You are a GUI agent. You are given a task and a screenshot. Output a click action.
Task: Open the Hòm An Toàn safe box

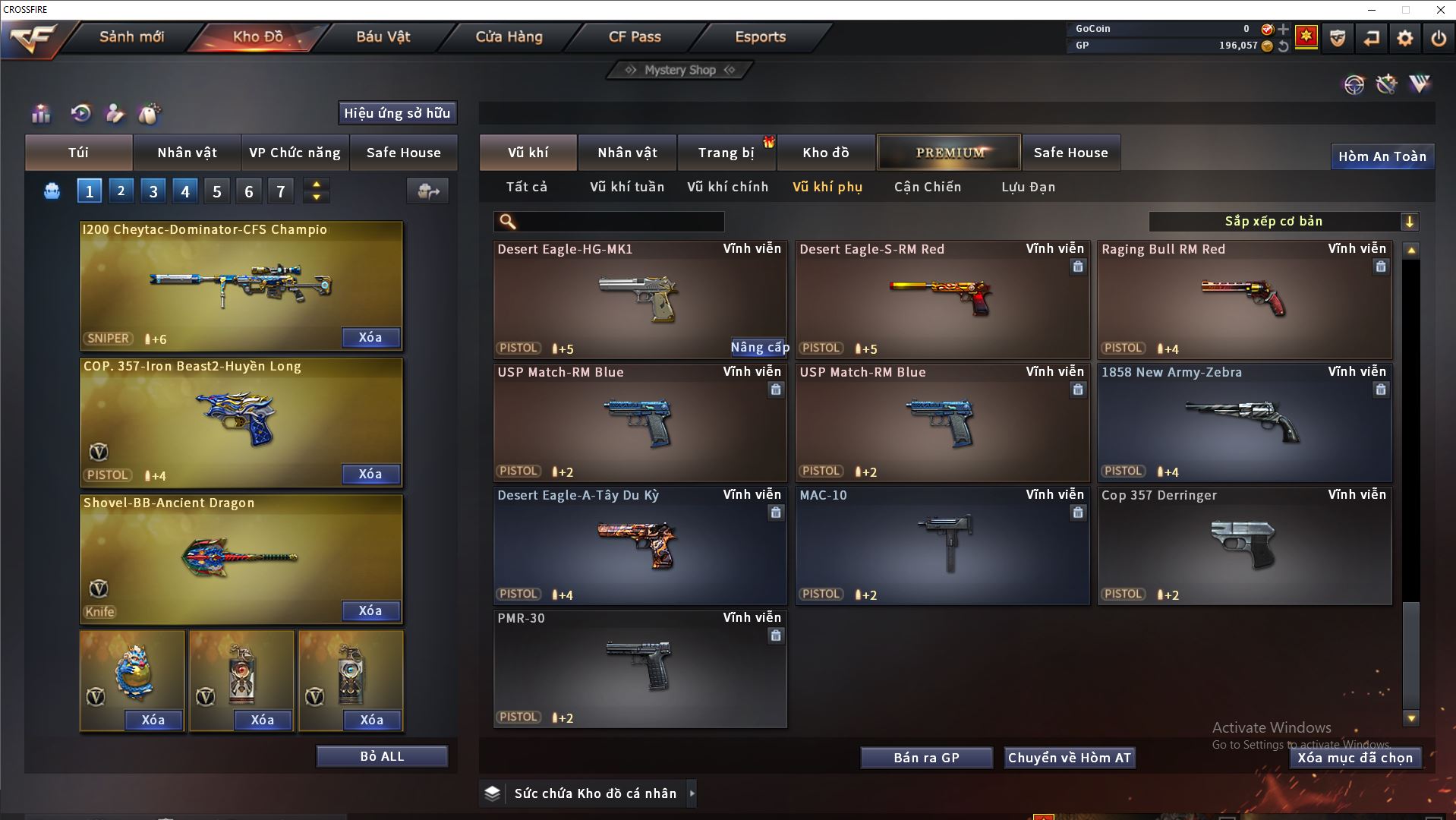[1382, 156]
